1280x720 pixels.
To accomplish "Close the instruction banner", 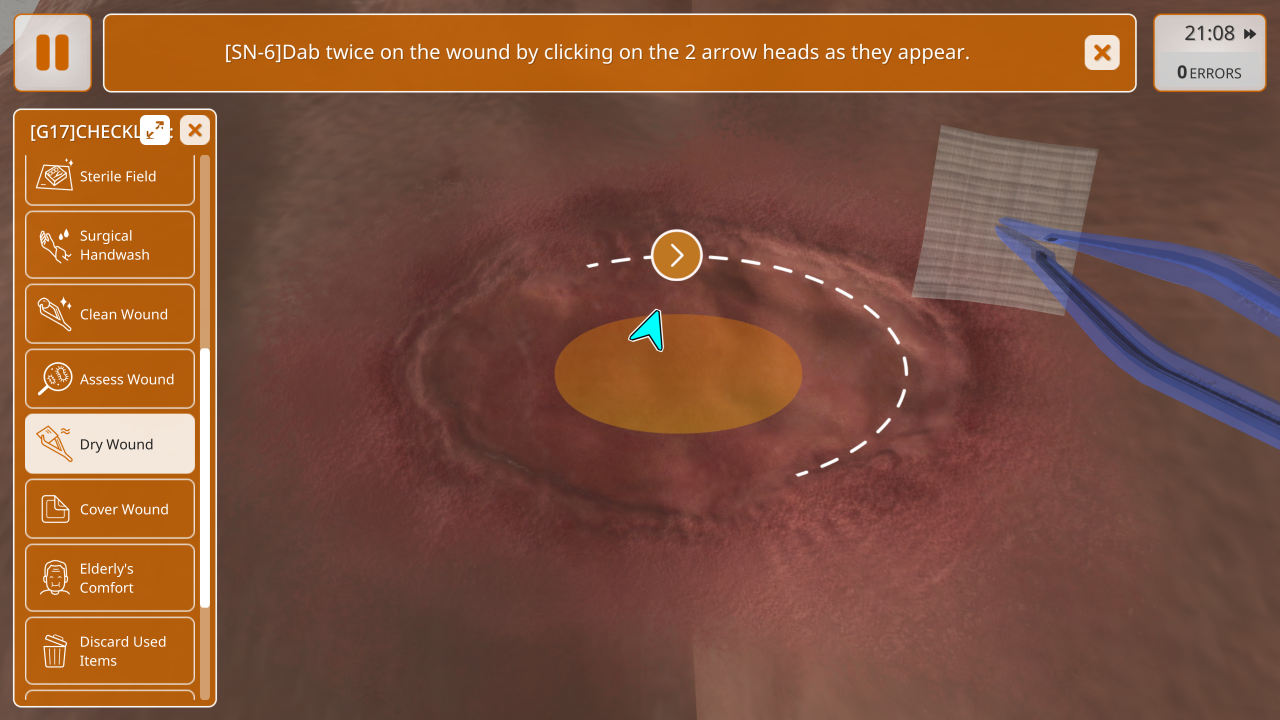I will pos(1101,53).
